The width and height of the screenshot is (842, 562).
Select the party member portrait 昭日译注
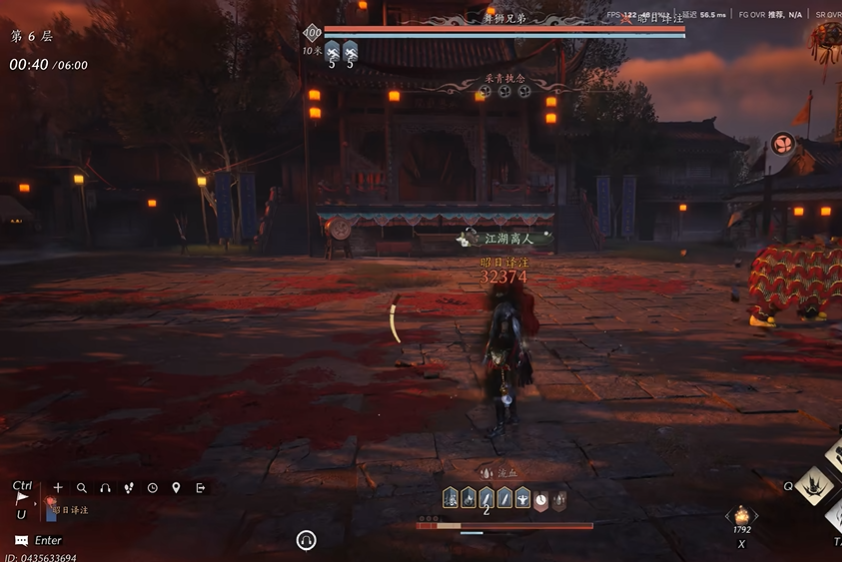(51, 511)
